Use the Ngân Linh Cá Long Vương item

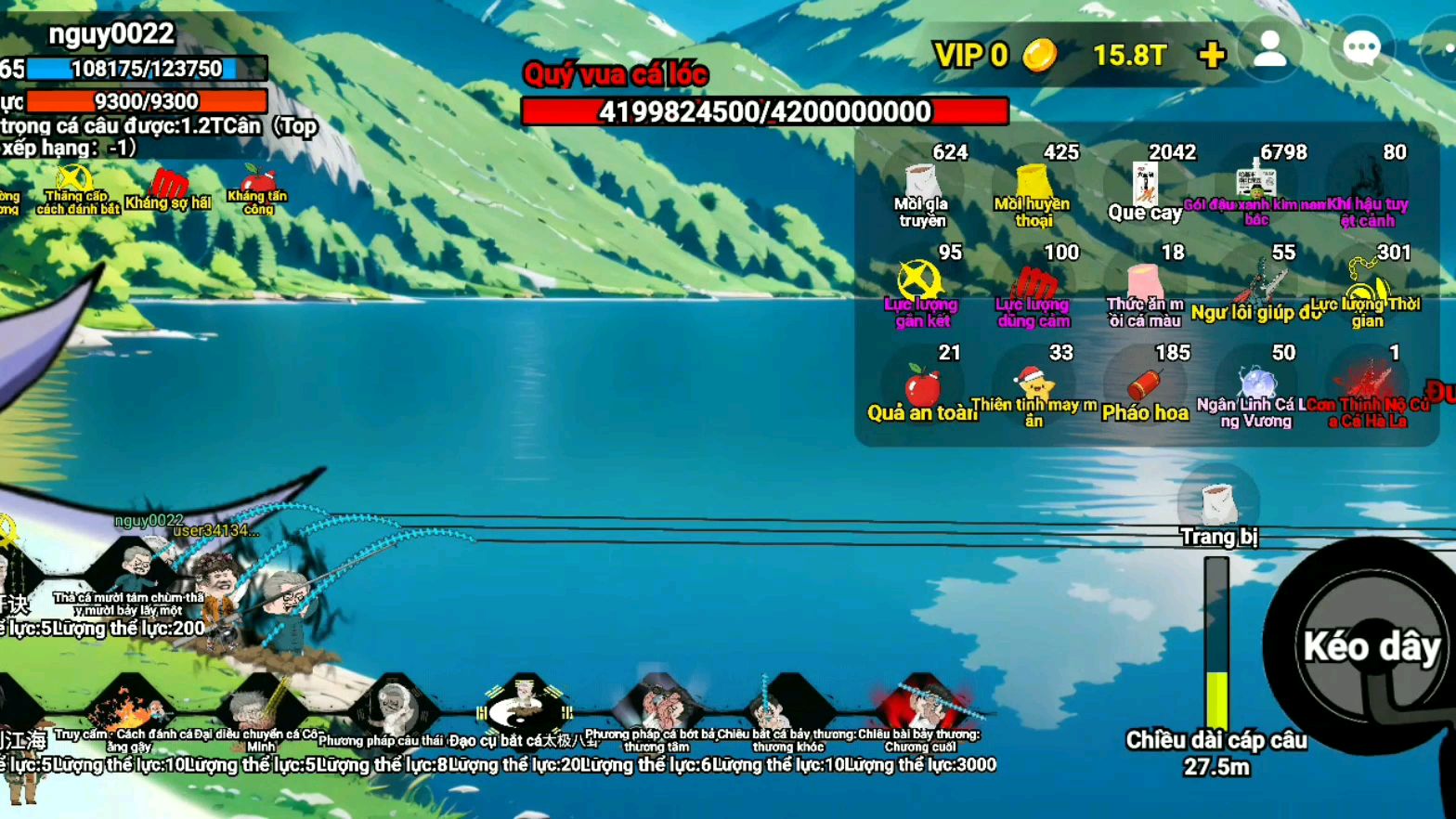click(x=1256, y=386)
